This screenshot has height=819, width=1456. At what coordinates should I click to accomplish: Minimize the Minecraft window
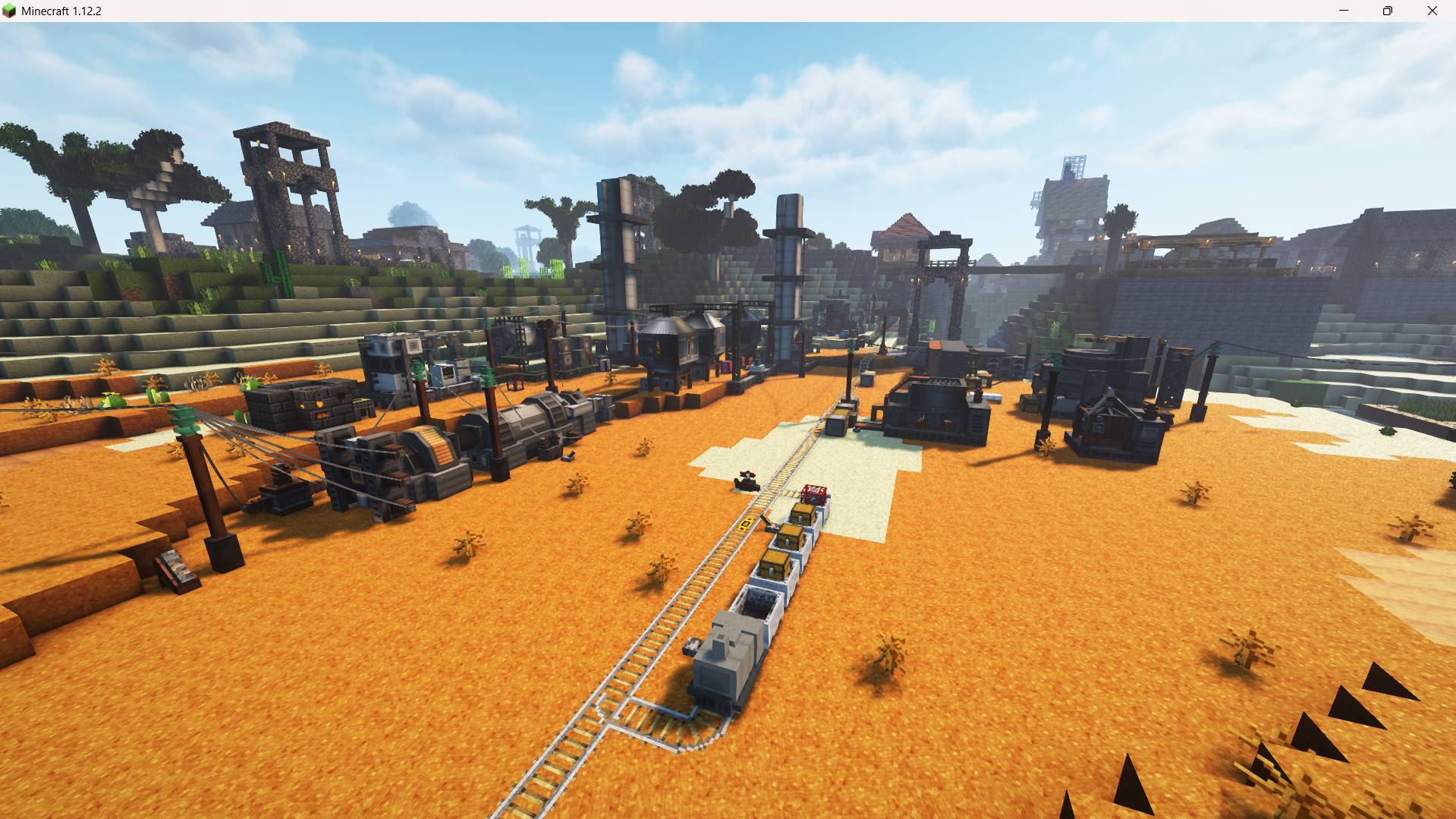[1342, 11]
